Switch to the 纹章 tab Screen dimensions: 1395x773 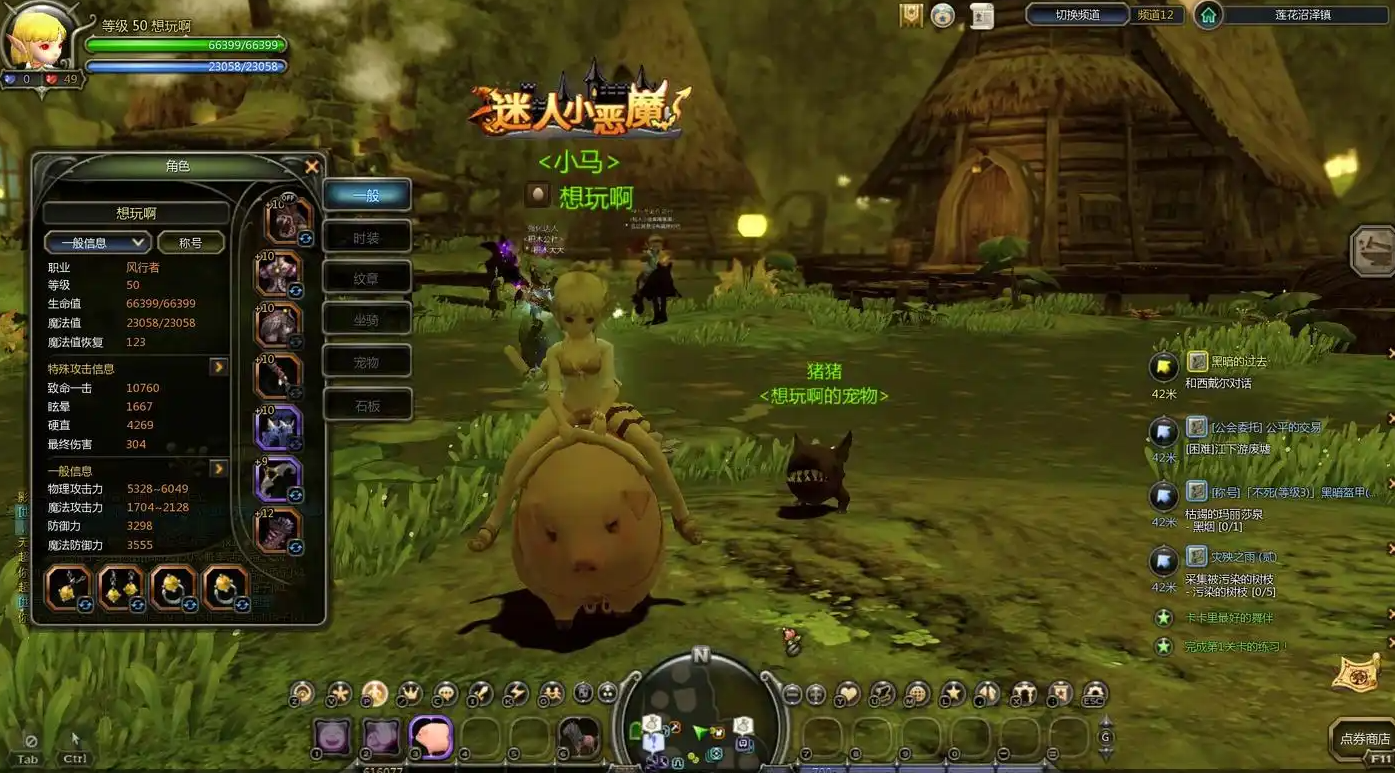[x=367, y=279]
